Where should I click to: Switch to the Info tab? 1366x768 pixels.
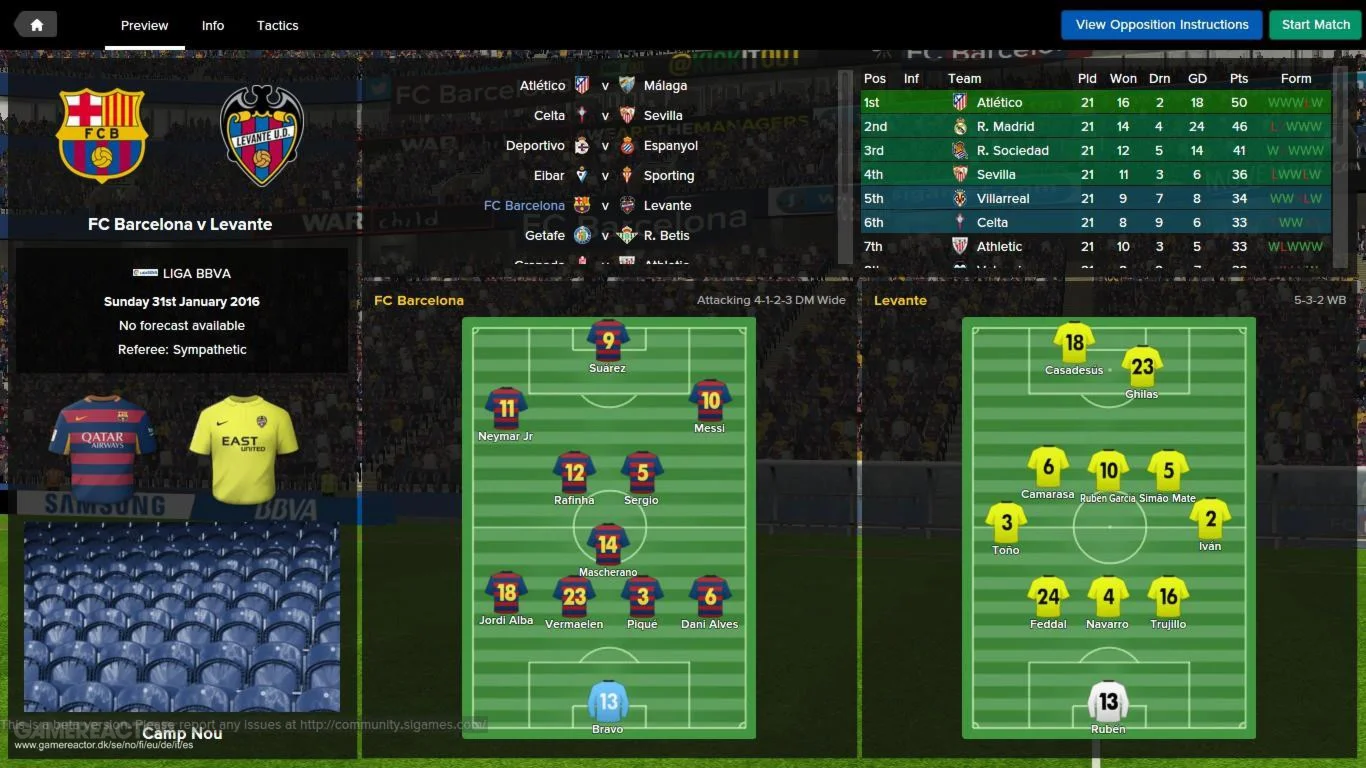(213, 25)
